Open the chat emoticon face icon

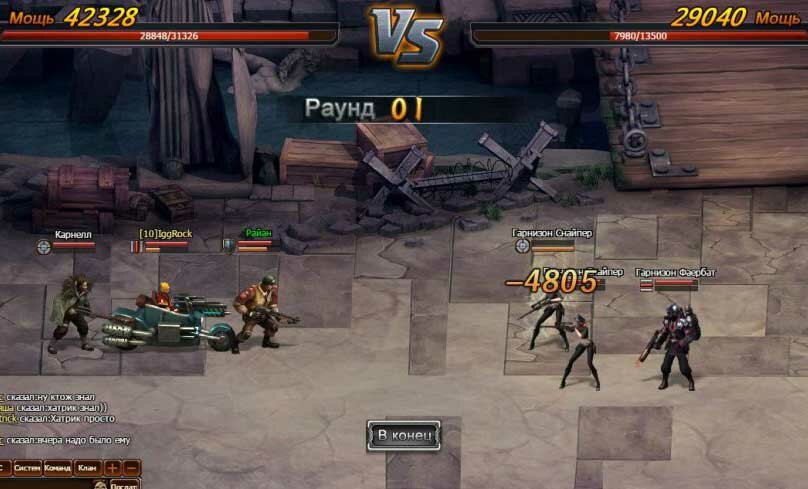pos(100,484)
